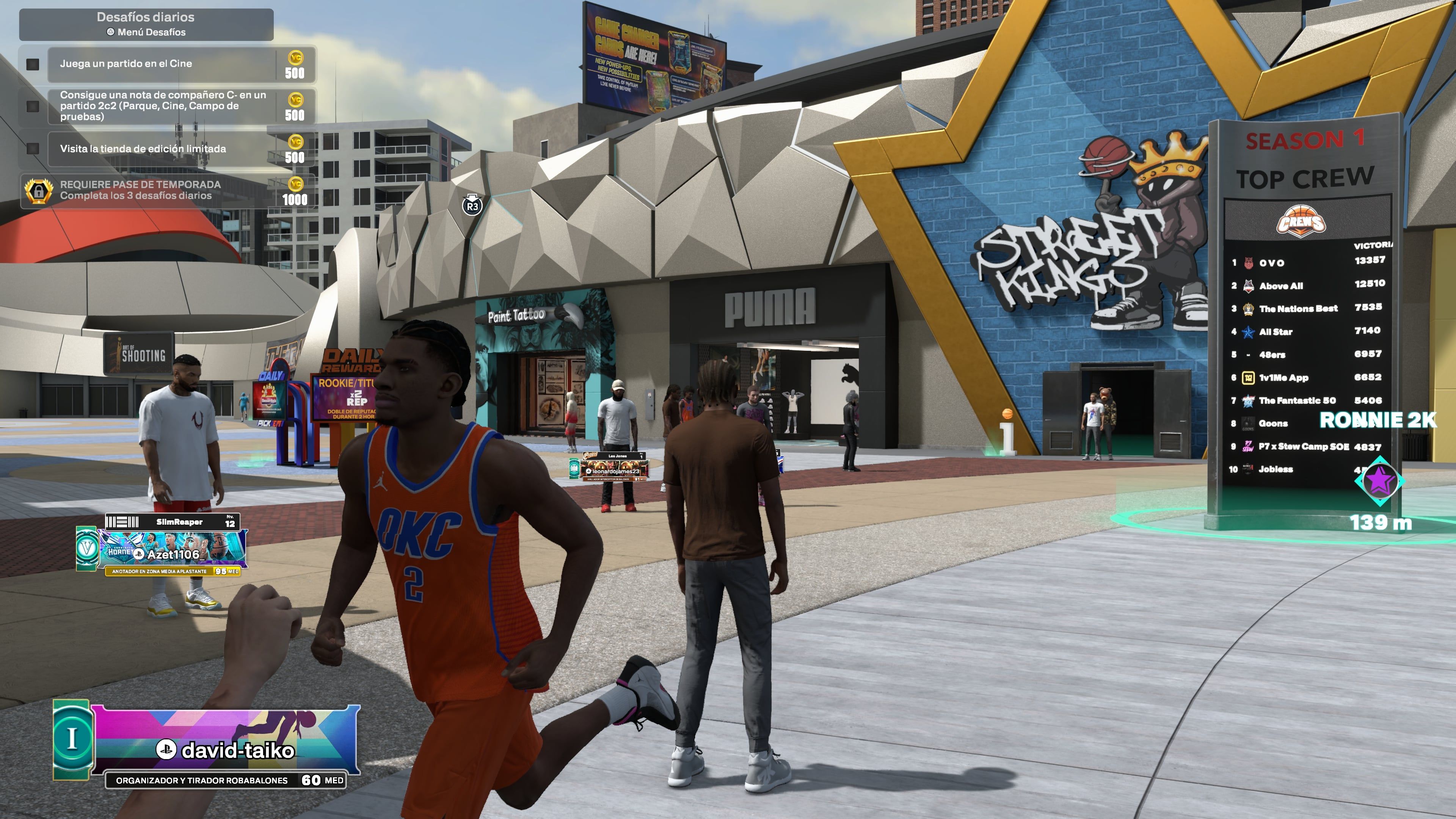Click the Visita la tienda de edición limitada challenge

point(143,149)
